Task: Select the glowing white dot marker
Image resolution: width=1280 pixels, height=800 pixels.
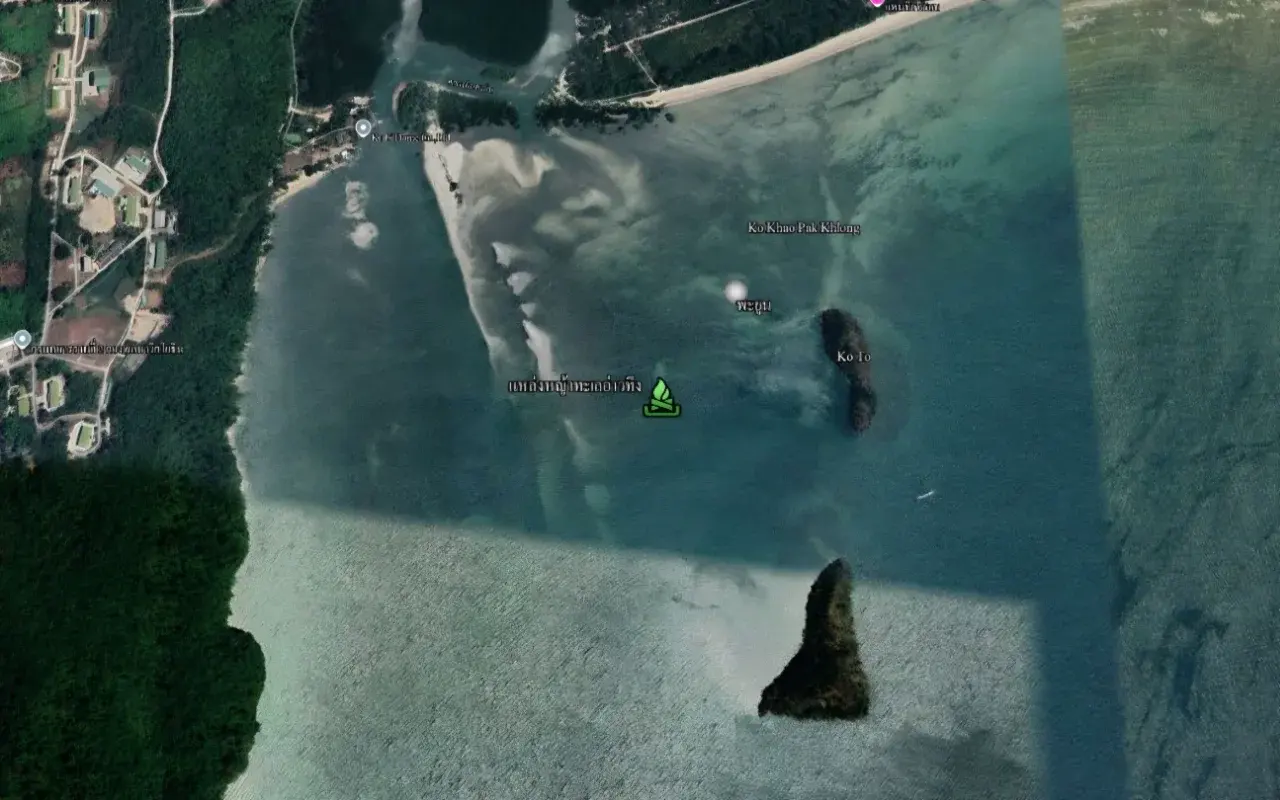Action: pos(736,291)
